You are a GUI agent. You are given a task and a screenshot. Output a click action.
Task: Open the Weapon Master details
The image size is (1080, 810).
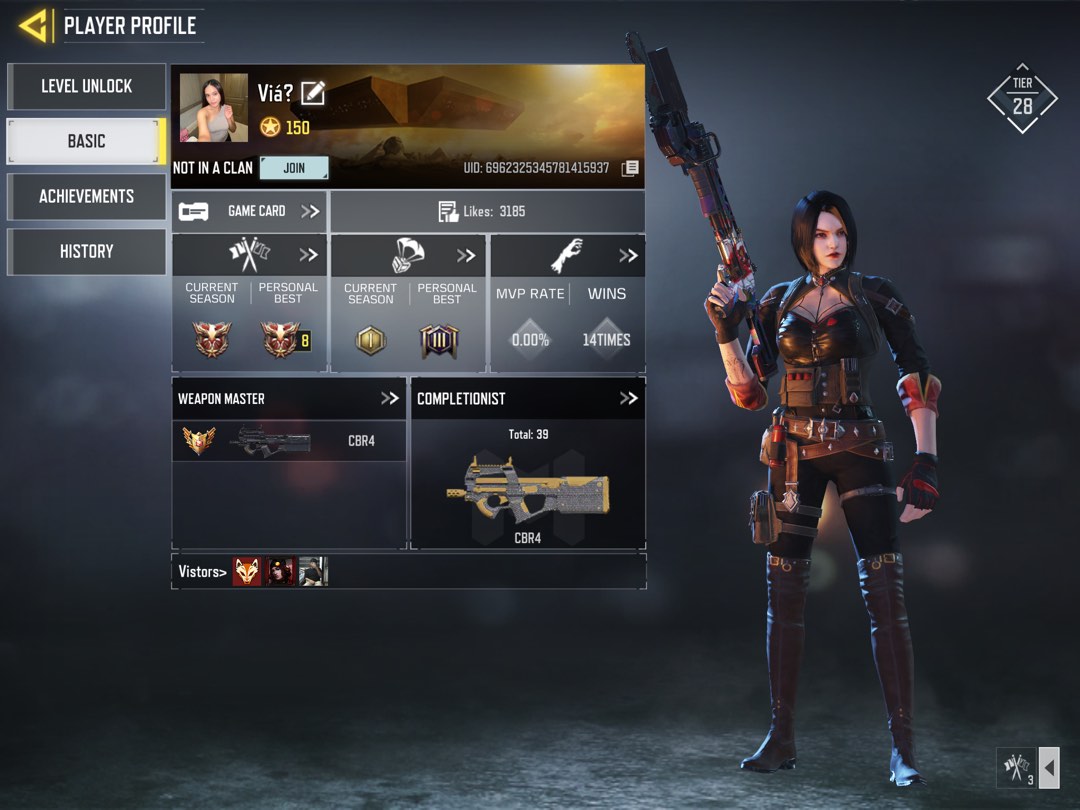click(389, 398)
